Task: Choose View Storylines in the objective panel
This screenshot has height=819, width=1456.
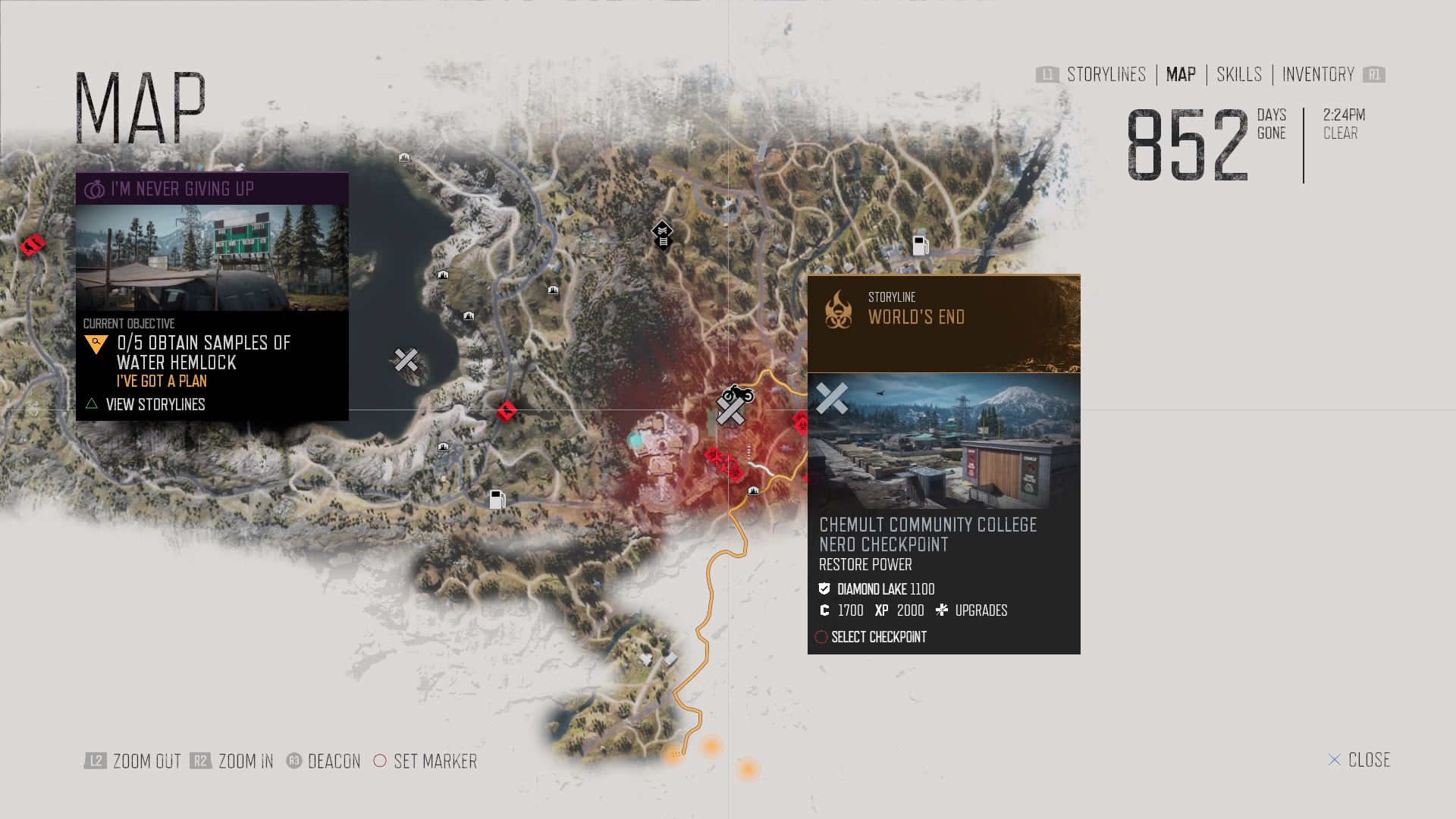Action: click(x=155, y=404)
